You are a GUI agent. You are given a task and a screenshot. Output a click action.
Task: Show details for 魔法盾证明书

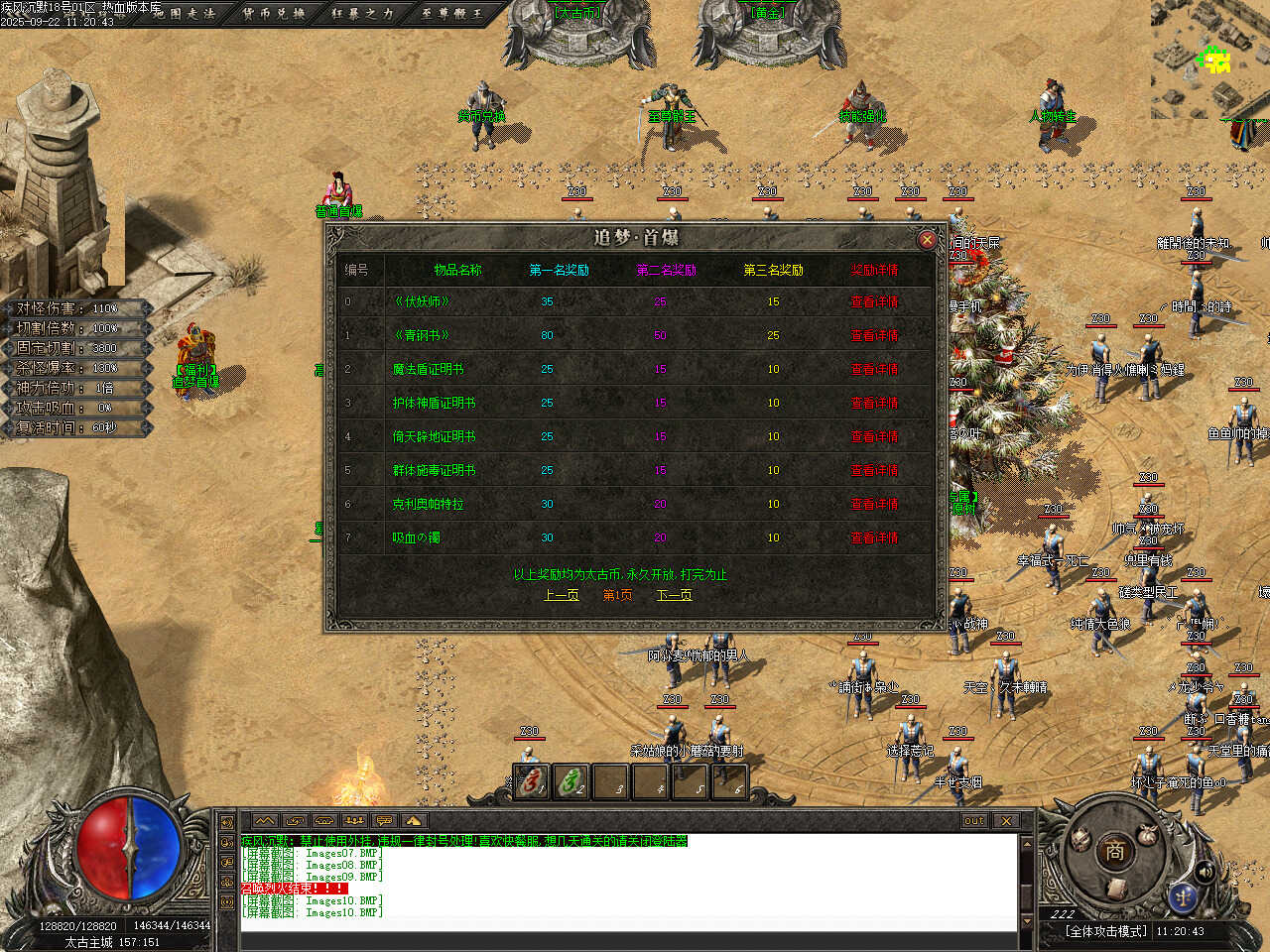click(x=873, y=369)
